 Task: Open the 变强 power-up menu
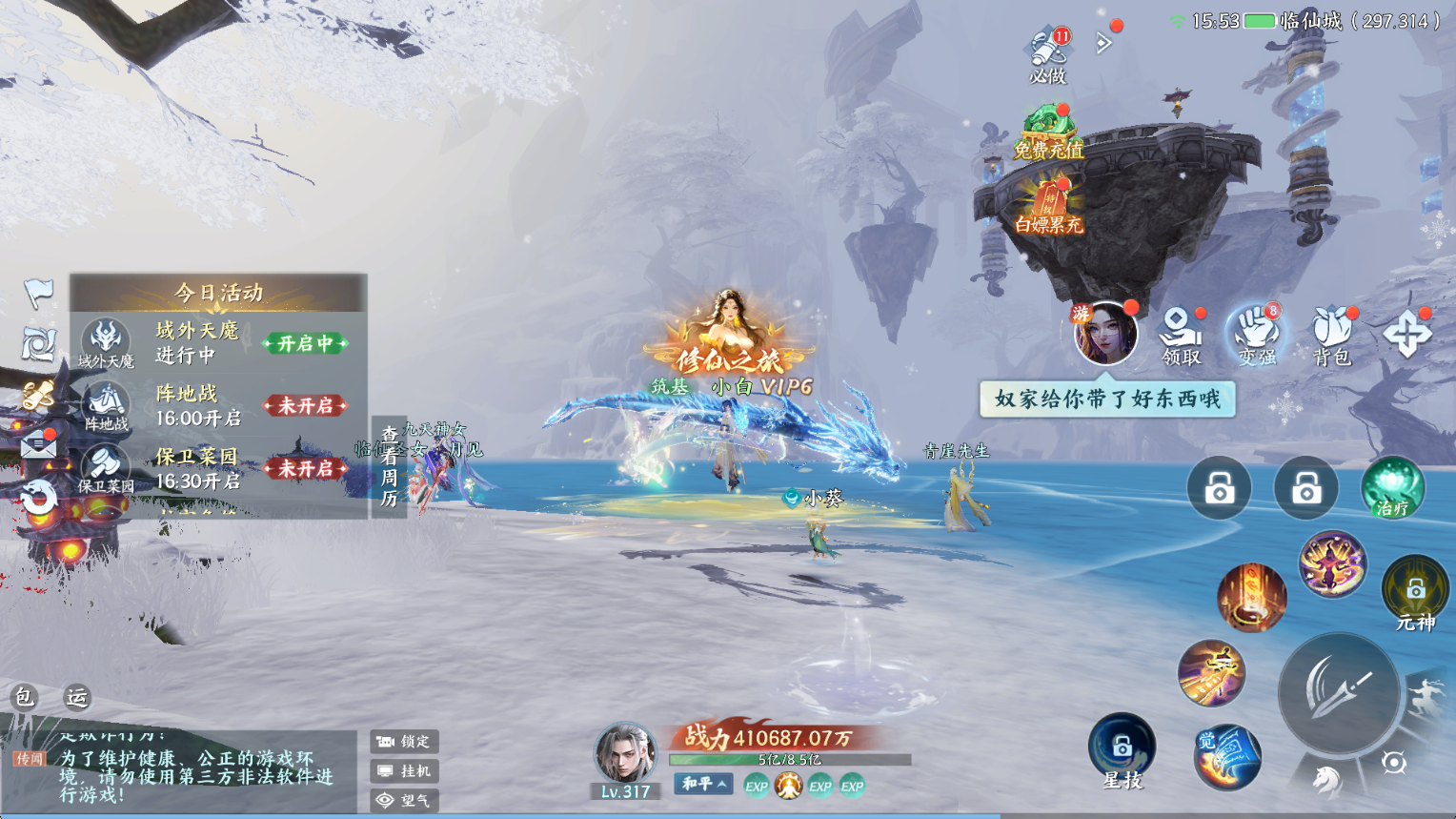[x=1257, y=336]
